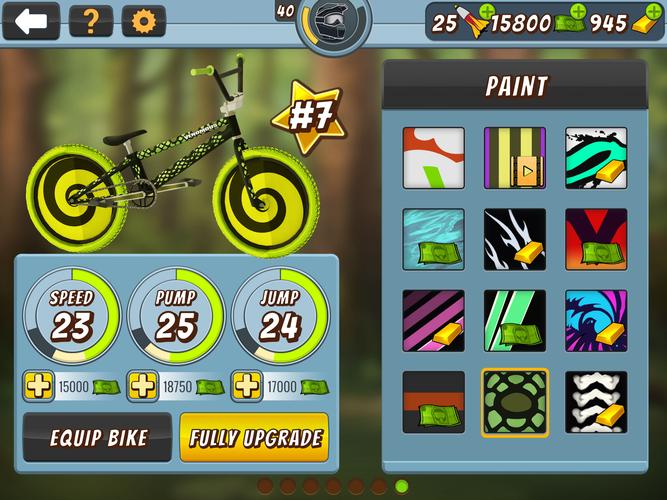The width and height of the screenshot is (667, 500).
Task: Select the red V-shaped paint
Action: [596, 239]
